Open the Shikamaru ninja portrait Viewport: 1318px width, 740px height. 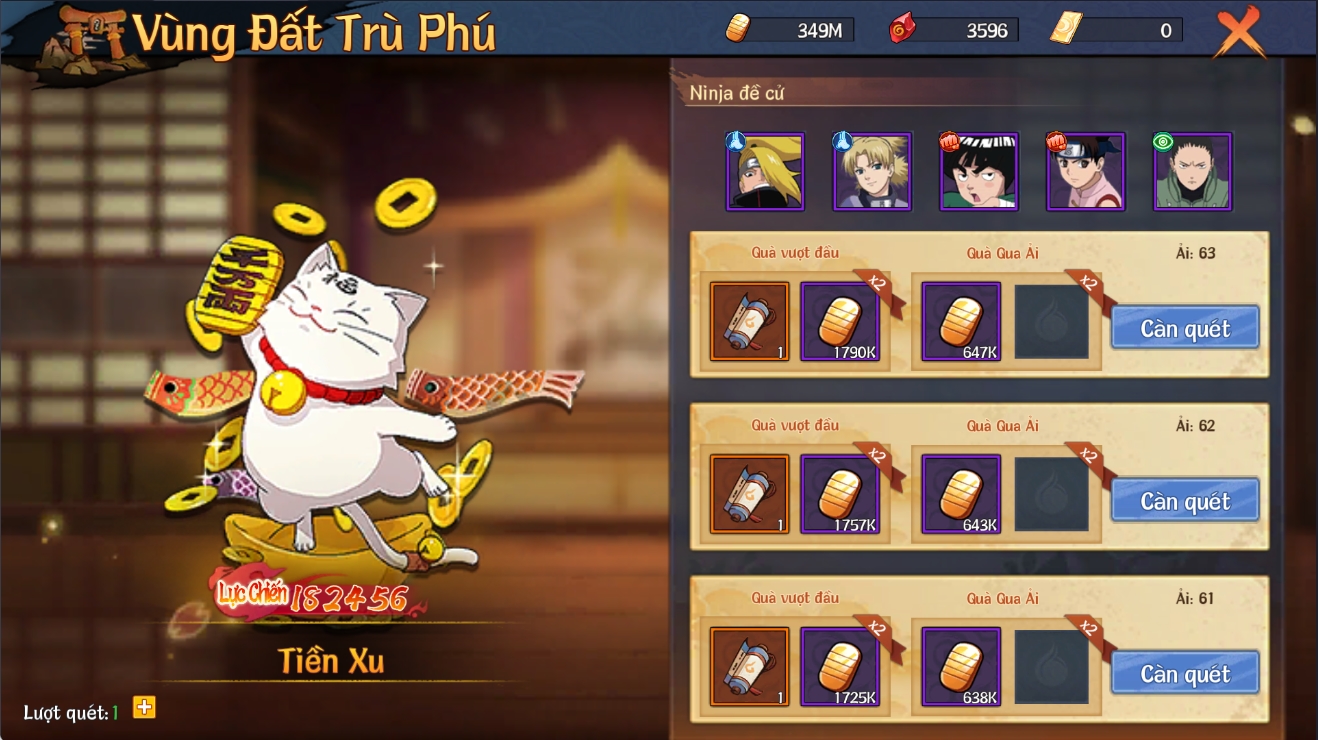click(1193, 171)
